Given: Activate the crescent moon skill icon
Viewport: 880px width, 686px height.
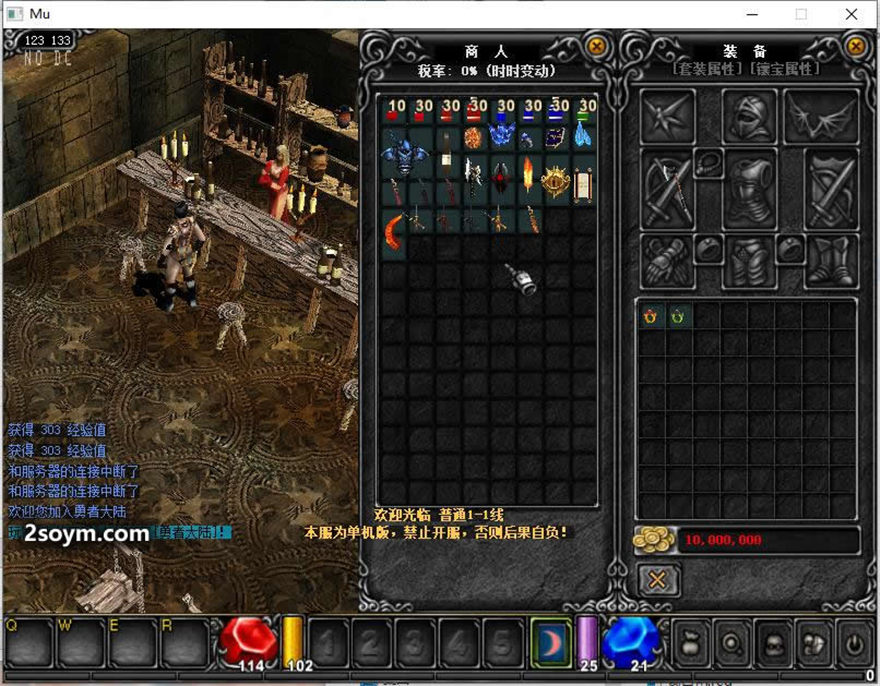Looking at the screenshot, I should (551, 638).
